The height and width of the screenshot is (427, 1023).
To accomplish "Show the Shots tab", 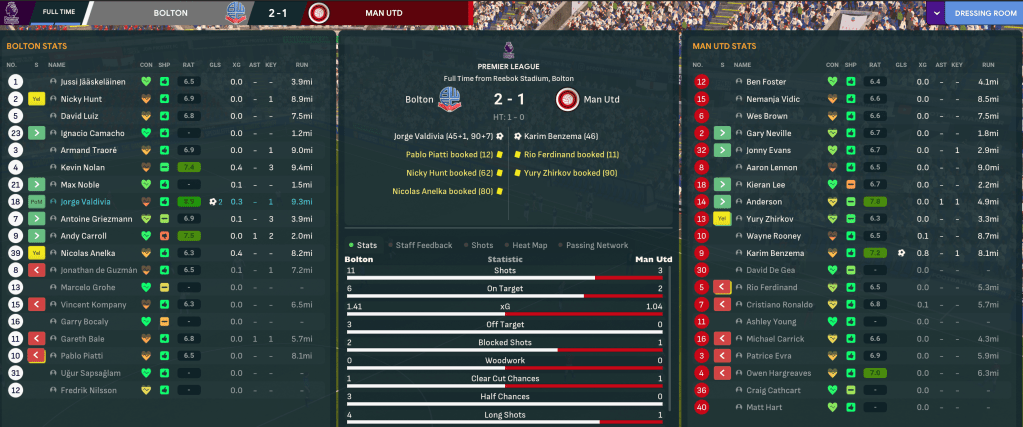I will tap(482, 245).
